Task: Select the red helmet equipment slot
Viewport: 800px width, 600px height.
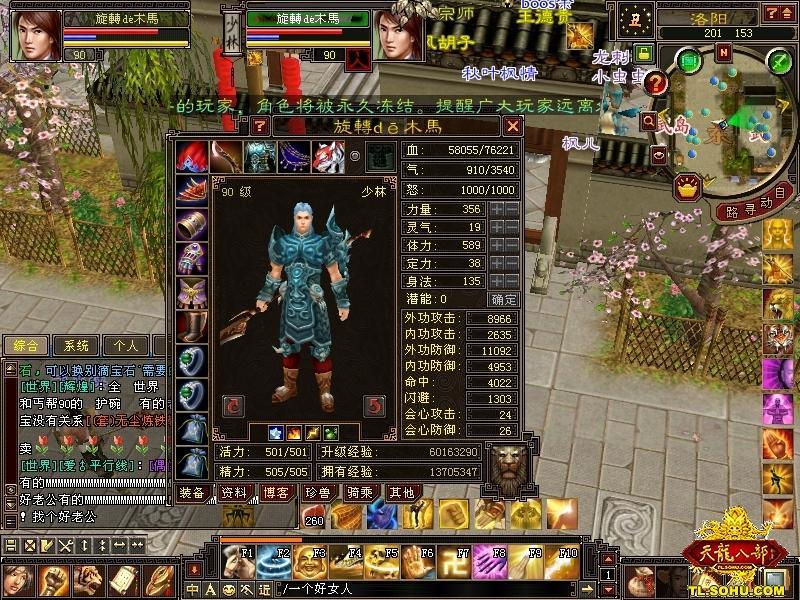Action: pyautogui.click(x=191, y=156)
